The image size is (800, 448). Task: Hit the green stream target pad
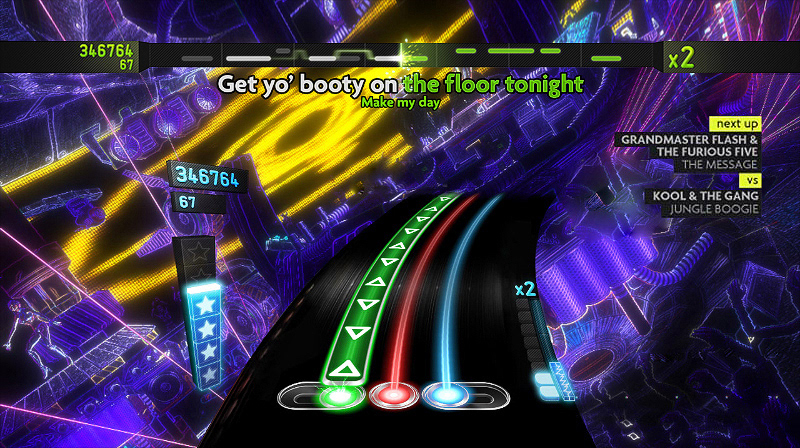click(x=340, y=396)
